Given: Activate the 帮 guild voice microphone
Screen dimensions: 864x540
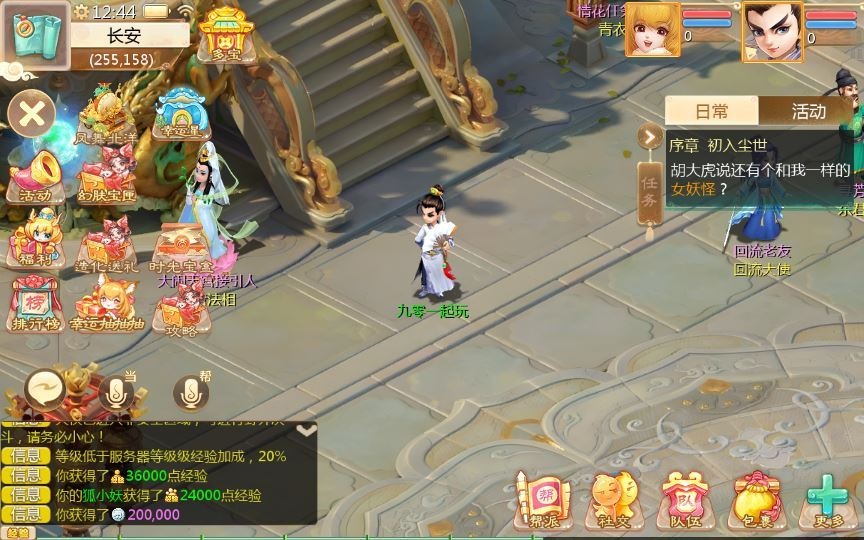Looking at the screenshot, I should tap(190, 392).
